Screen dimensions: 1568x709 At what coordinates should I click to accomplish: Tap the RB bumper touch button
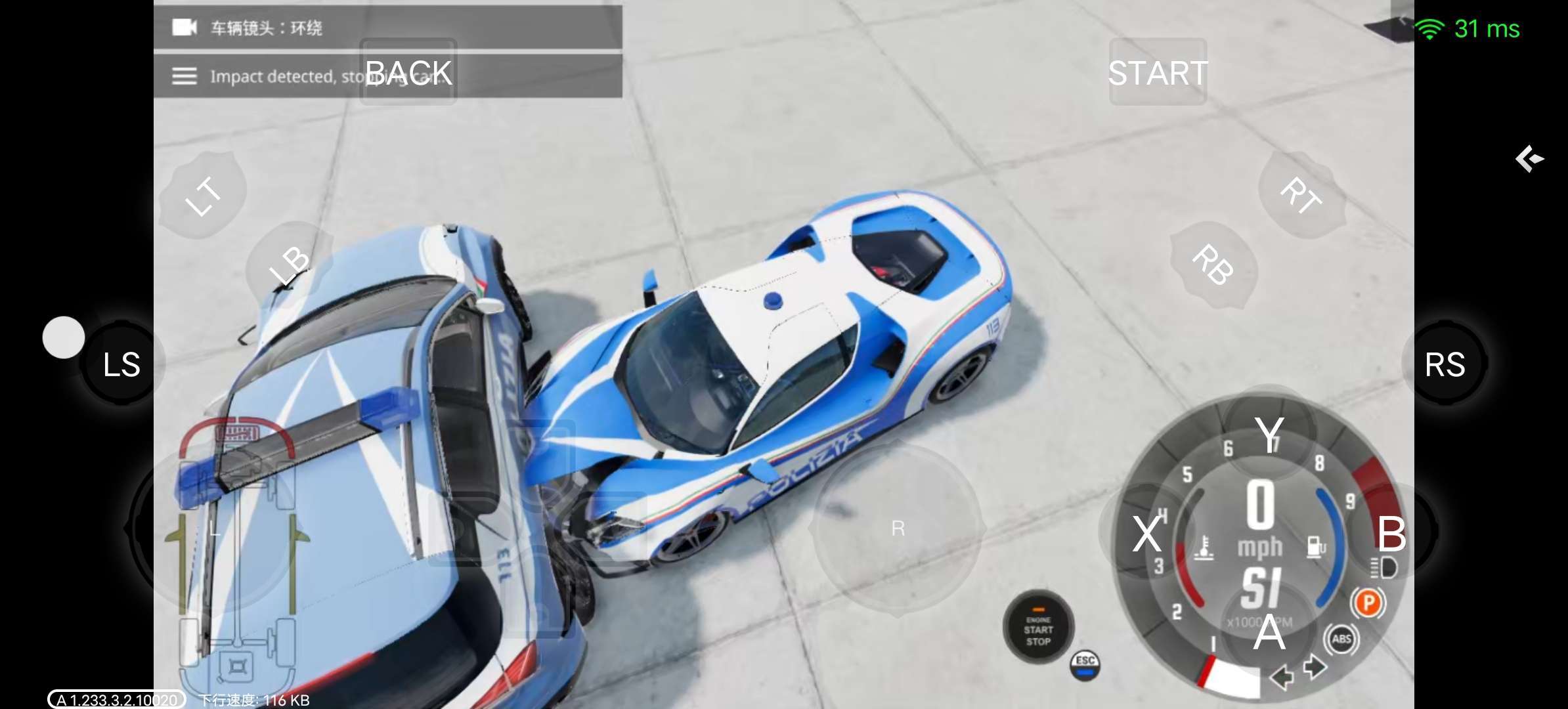(1213, 265)
